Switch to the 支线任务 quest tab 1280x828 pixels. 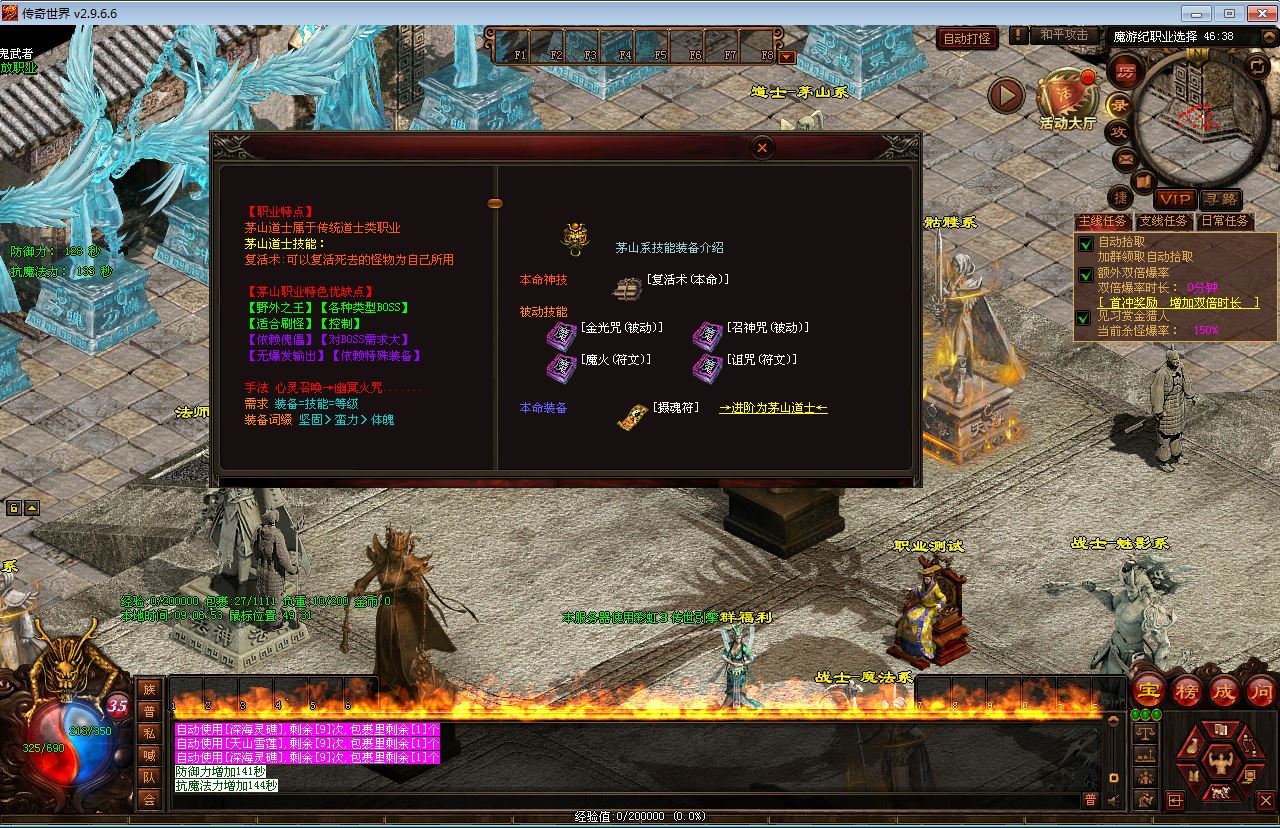pyautogui.click(x=1162, y=221)
